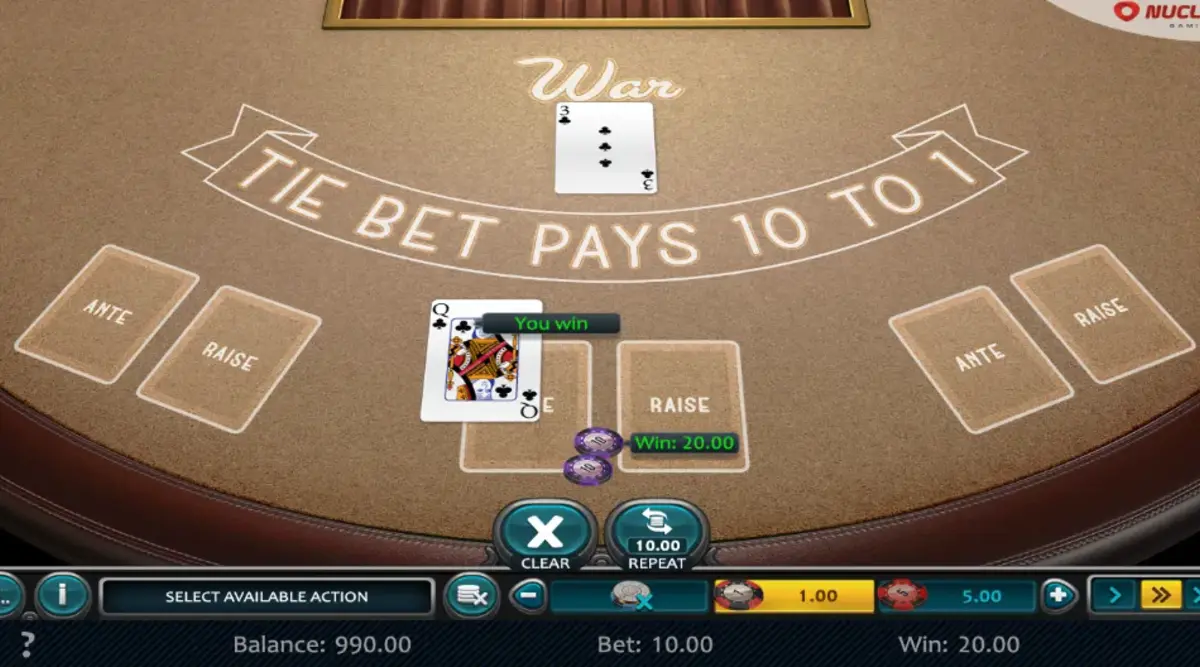Click the single-arrow speed button
Viewport: 1200px width, 667px height.
coord(1113,596)
